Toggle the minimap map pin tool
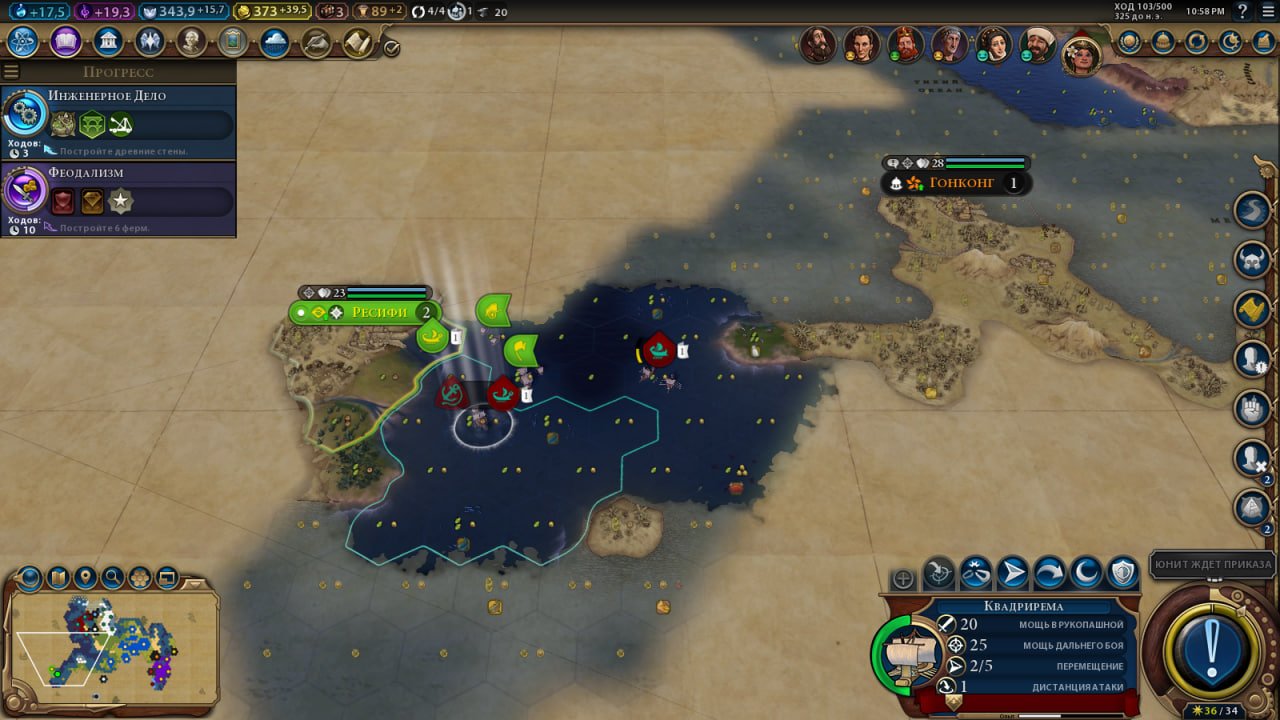The image size is (1280, 720). click(85, 577)
